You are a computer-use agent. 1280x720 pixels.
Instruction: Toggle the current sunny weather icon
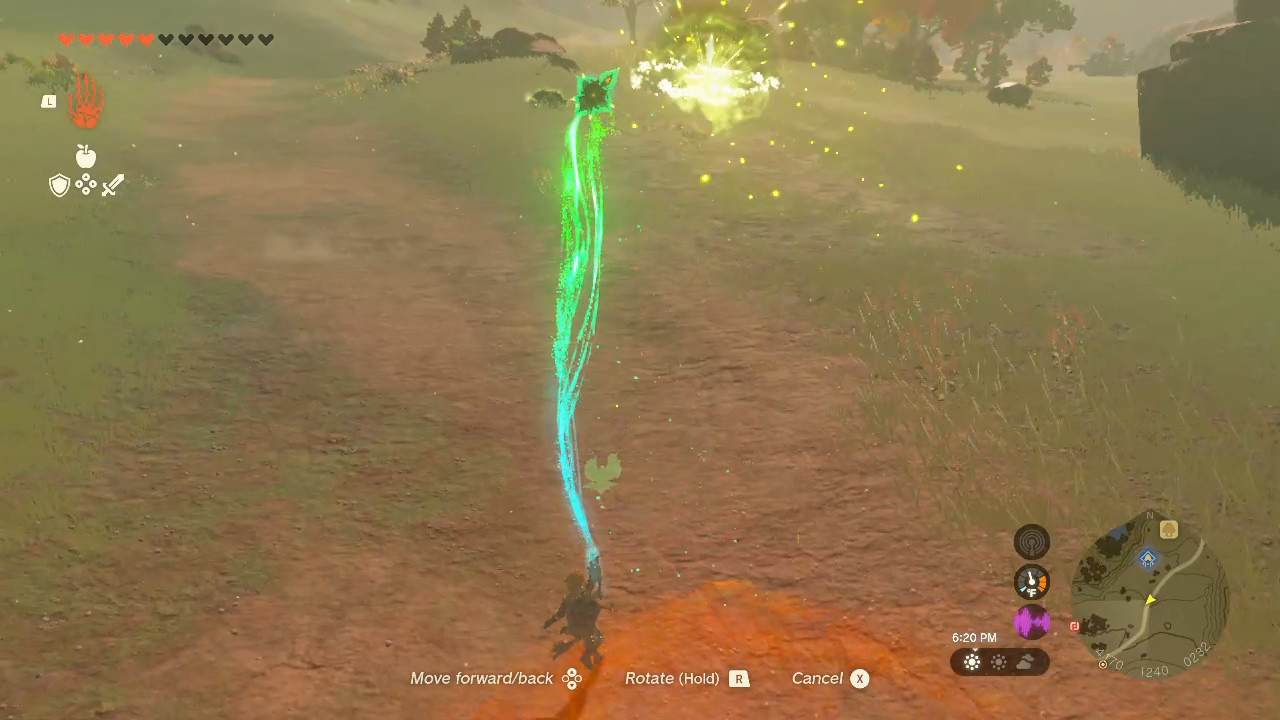coord(971,661)
